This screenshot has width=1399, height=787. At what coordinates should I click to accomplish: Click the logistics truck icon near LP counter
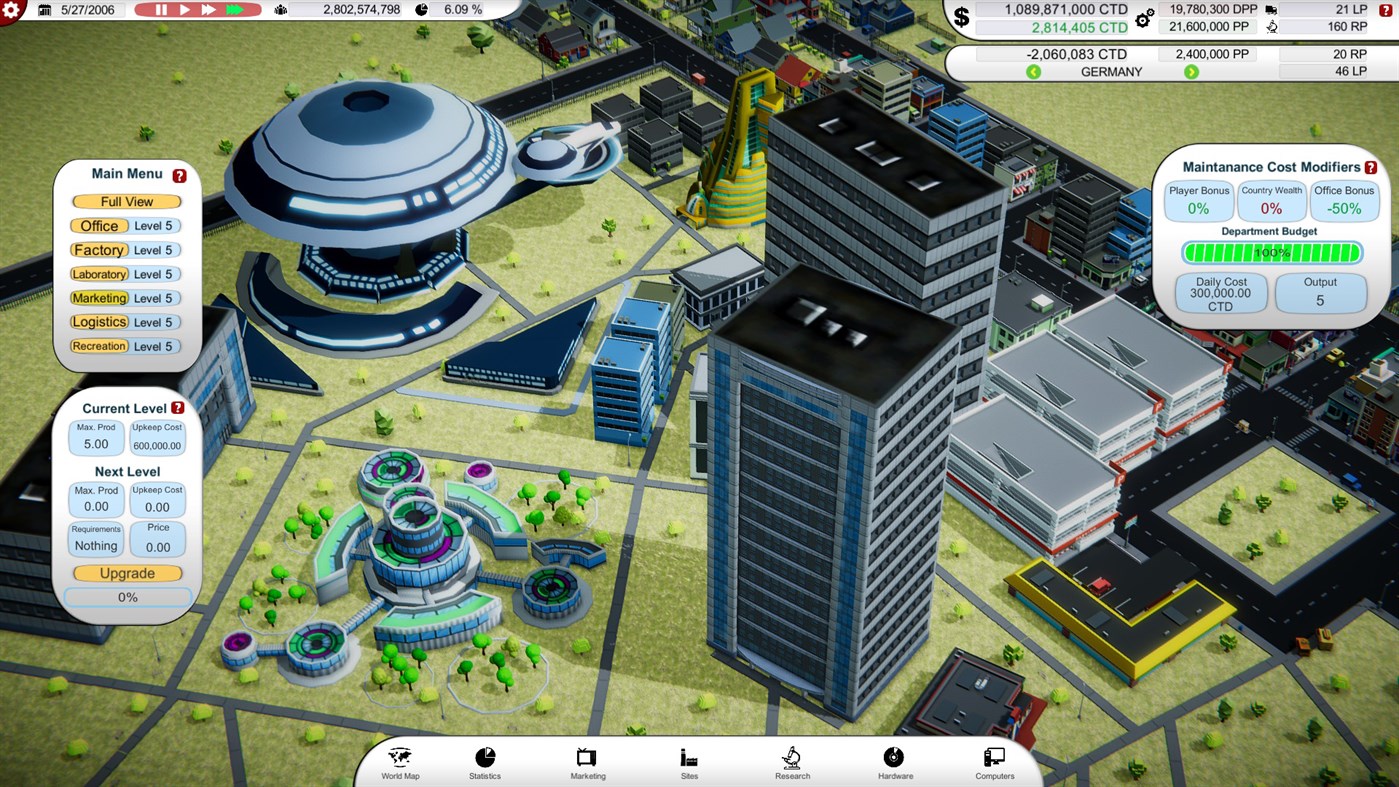[1271, 10]
